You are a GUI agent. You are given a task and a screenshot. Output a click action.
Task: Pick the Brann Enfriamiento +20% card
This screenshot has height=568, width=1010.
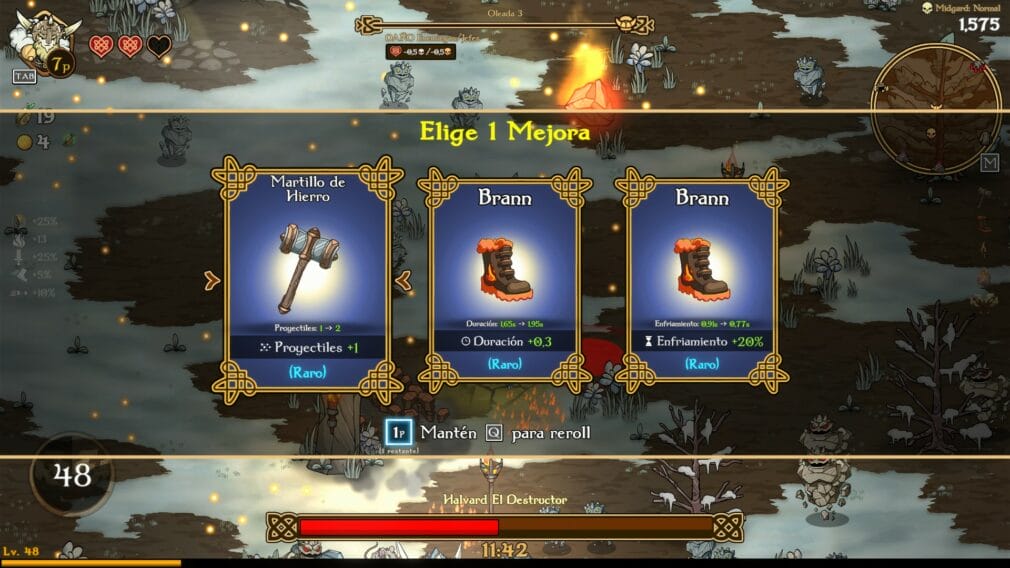[x=702, y=281]
